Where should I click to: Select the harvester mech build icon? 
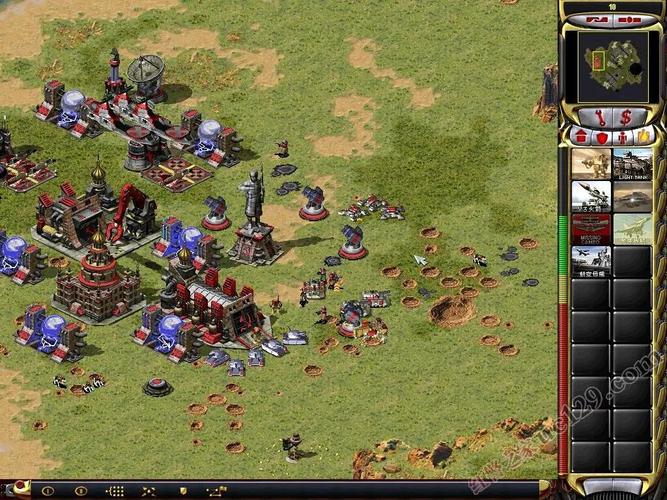[591, 164]
